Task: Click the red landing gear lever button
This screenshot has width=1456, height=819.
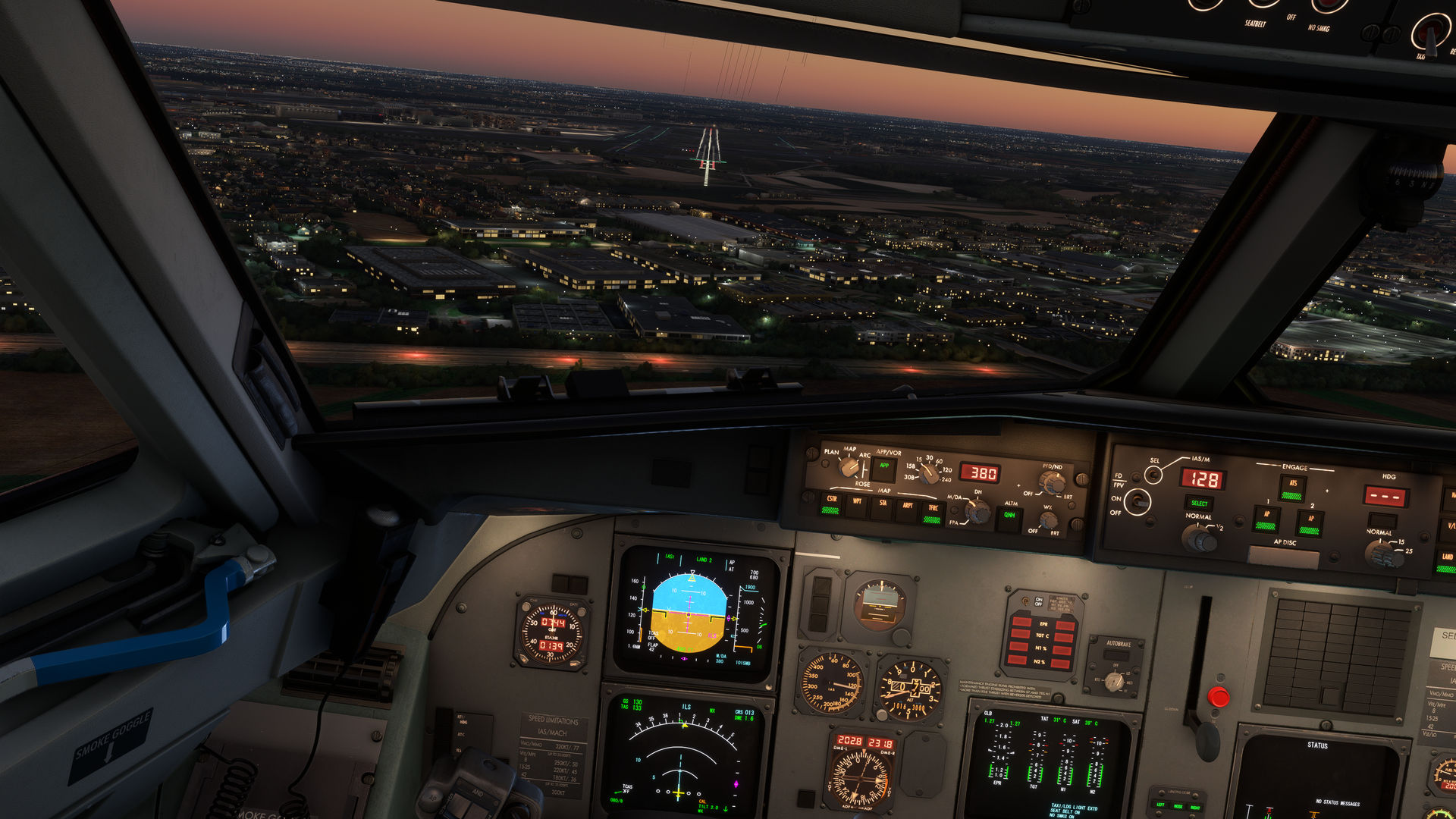Action: click(x=1218, y=697)
